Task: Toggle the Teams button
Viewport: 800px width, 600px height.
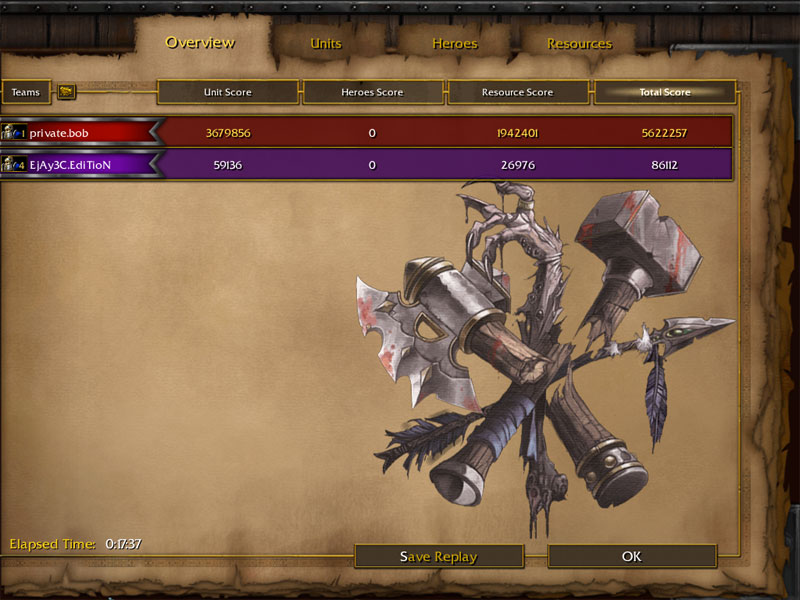Action: [26, 92]
